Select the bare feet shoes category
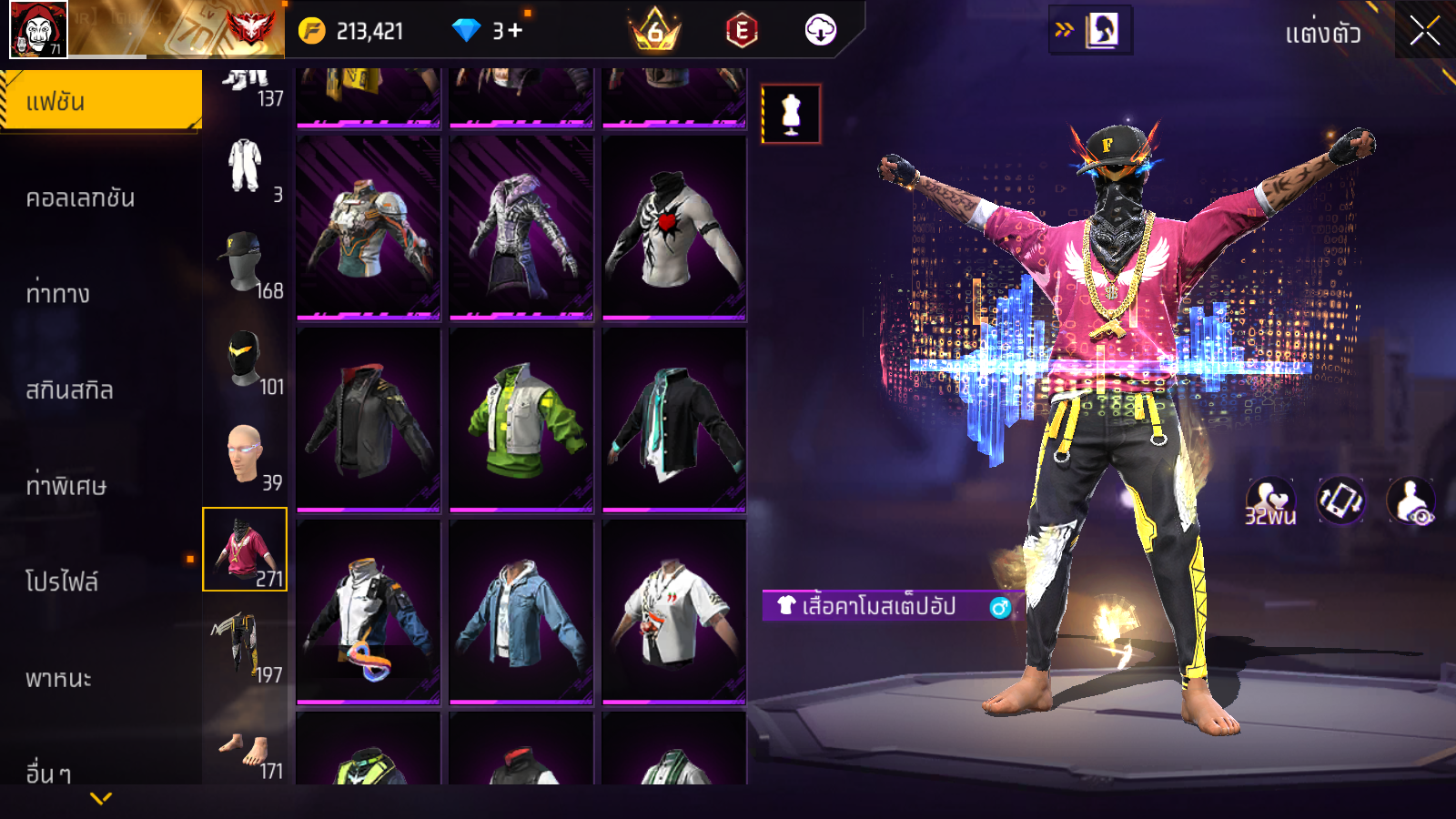This screenshot has height=819, width=1456. coord(245,748)
